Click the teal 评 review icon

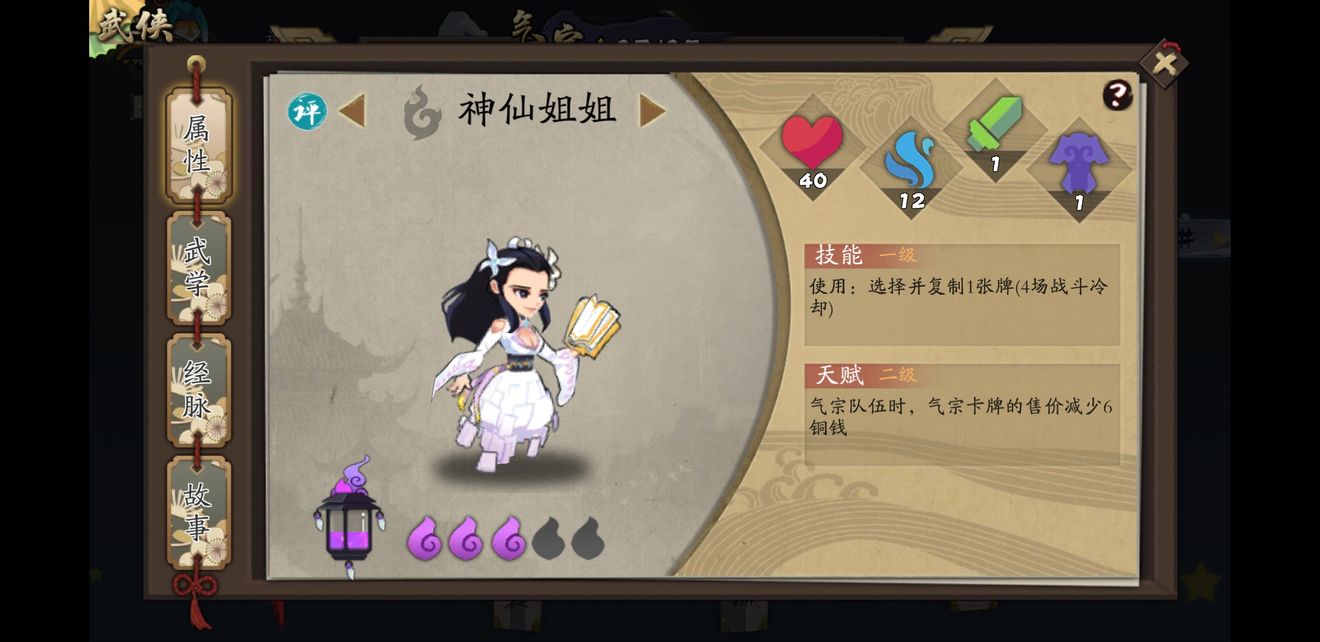pyautogui.click(x=307, y=111)
